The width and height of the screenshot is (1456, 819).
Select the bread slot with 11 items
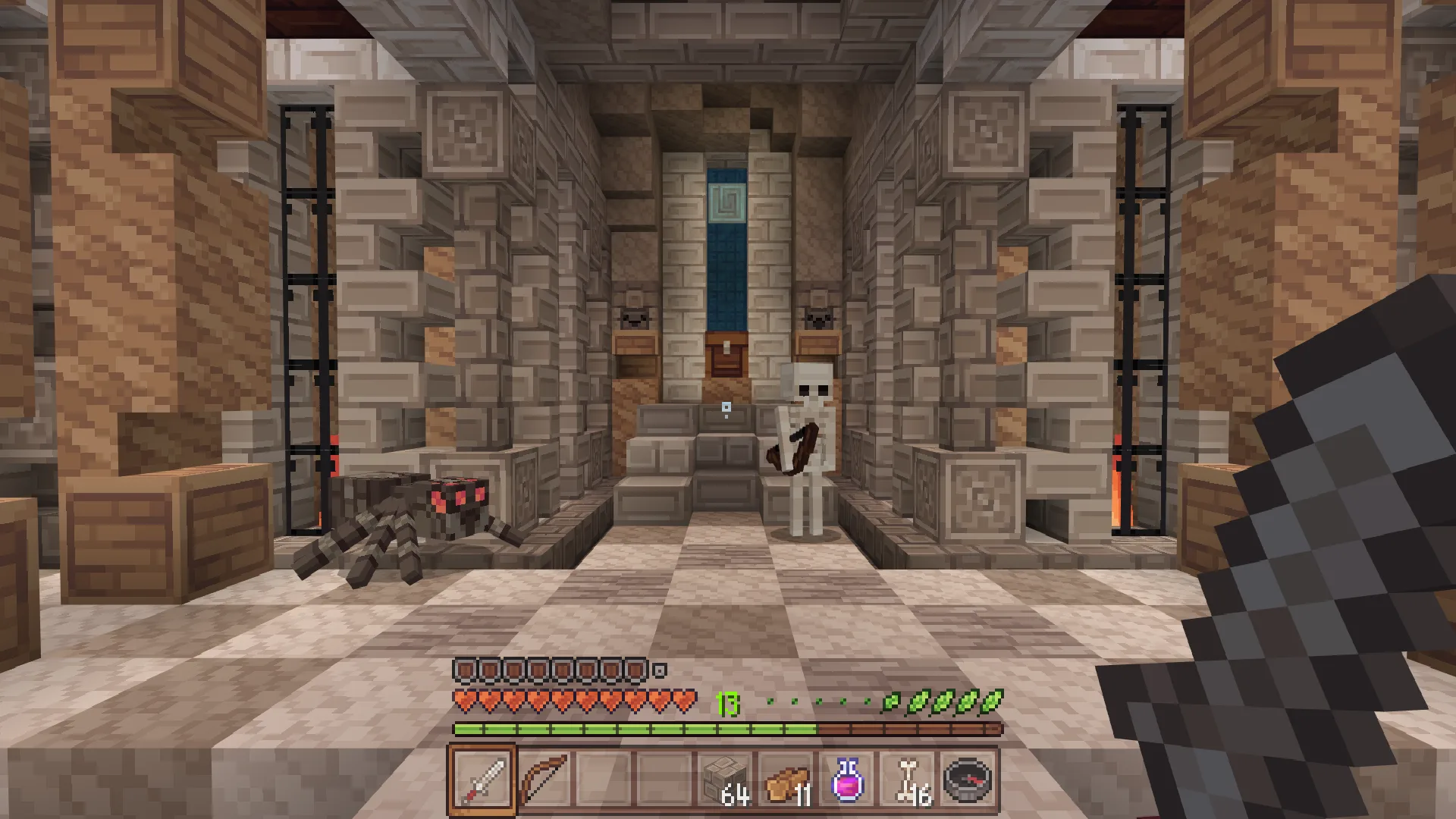point(786,780)
